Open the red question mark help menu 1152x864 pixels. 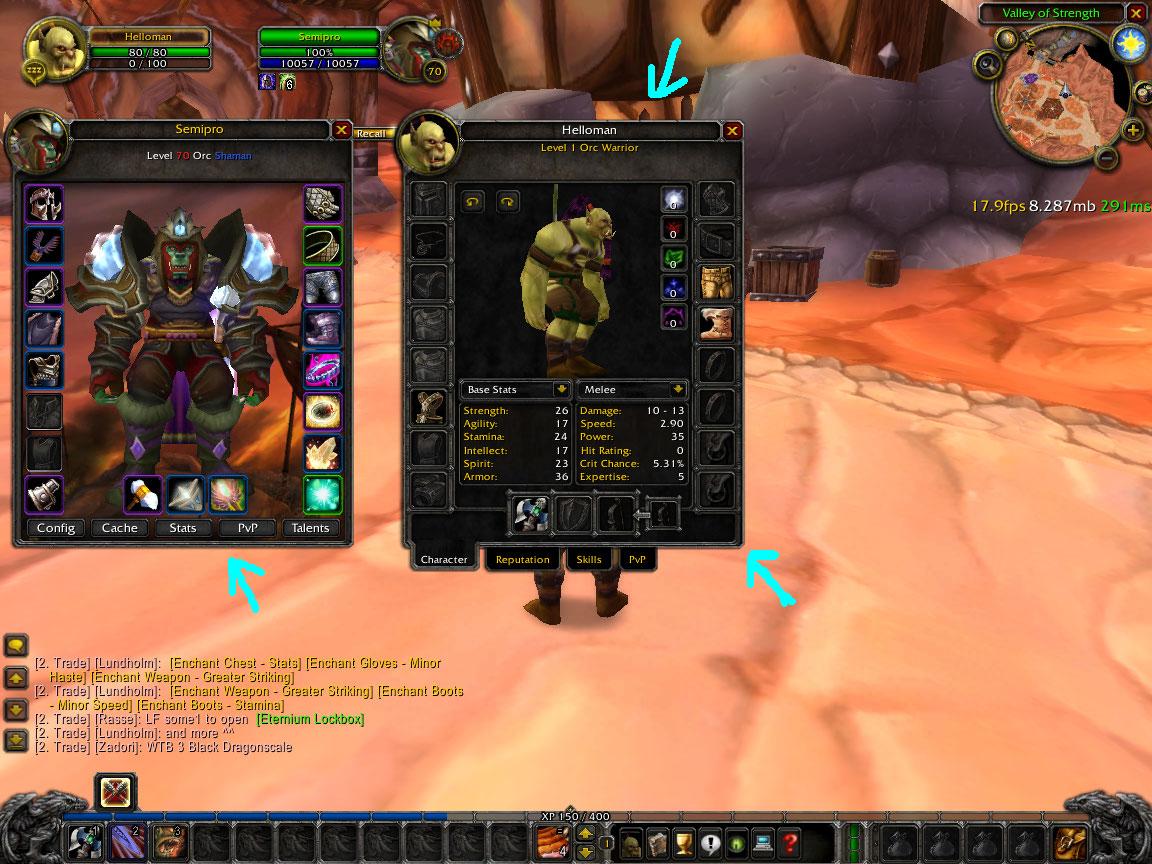(791, 842)
